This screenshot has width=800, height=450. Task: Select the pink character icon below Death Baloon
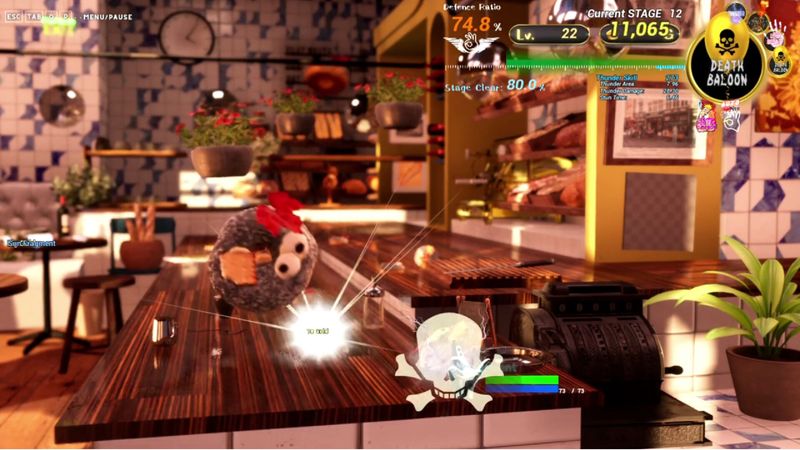[x=706, y=117]
